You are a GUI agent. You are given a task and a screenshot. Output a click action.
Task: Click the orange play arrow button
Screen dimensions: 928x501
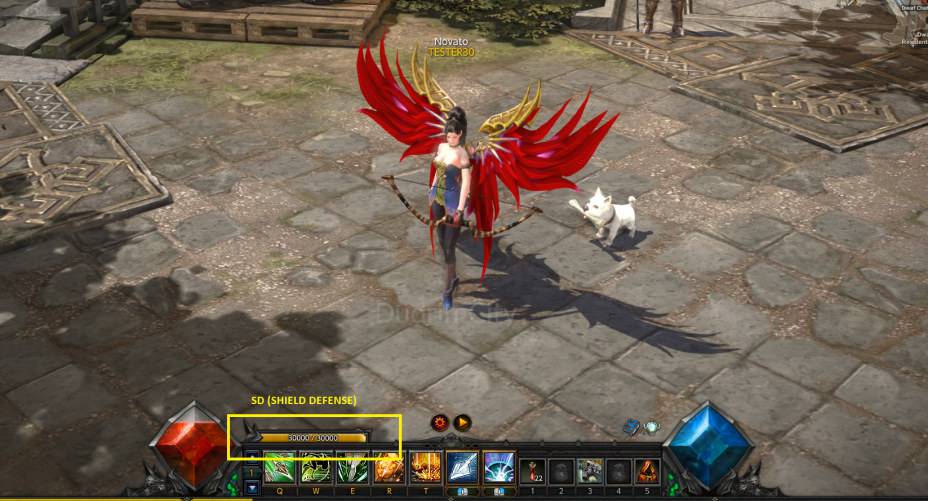click(x=462, y=423)
